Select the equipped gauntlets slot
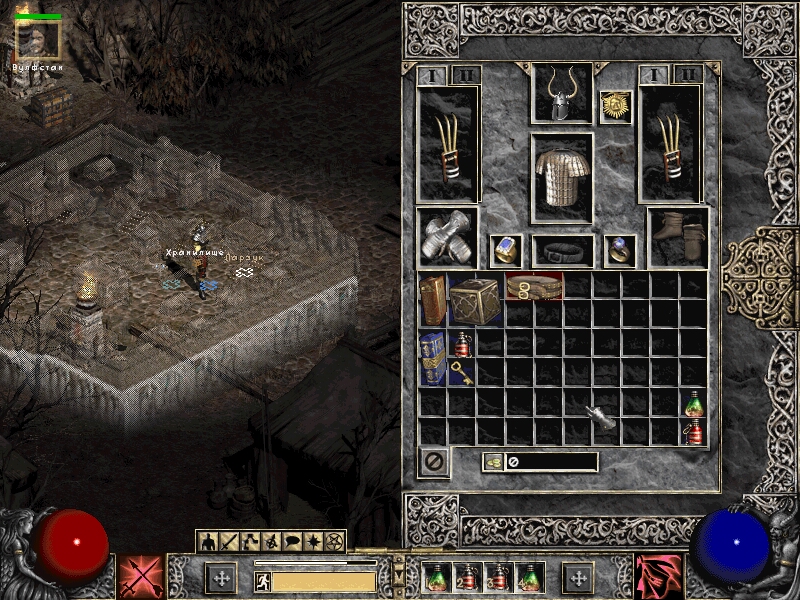Image resolution: width=800 pixels, height=600 pixels. [x=446, y=237]
